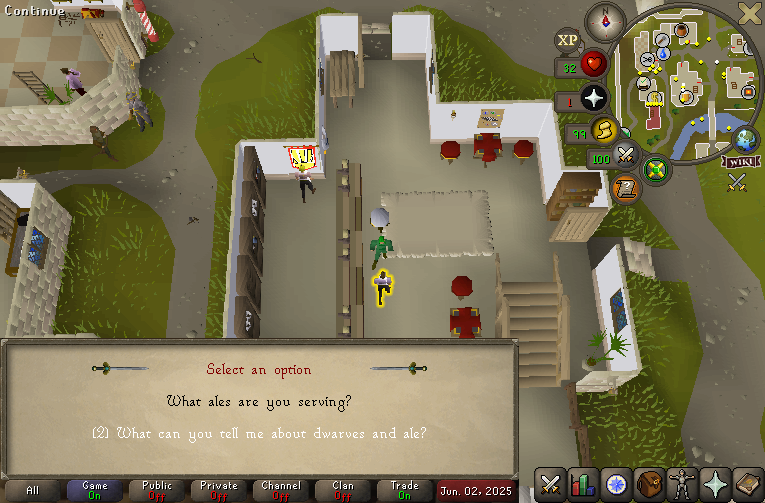Toggle the Game chat filter tab
The image size is (765, 503).
(95, 490)
